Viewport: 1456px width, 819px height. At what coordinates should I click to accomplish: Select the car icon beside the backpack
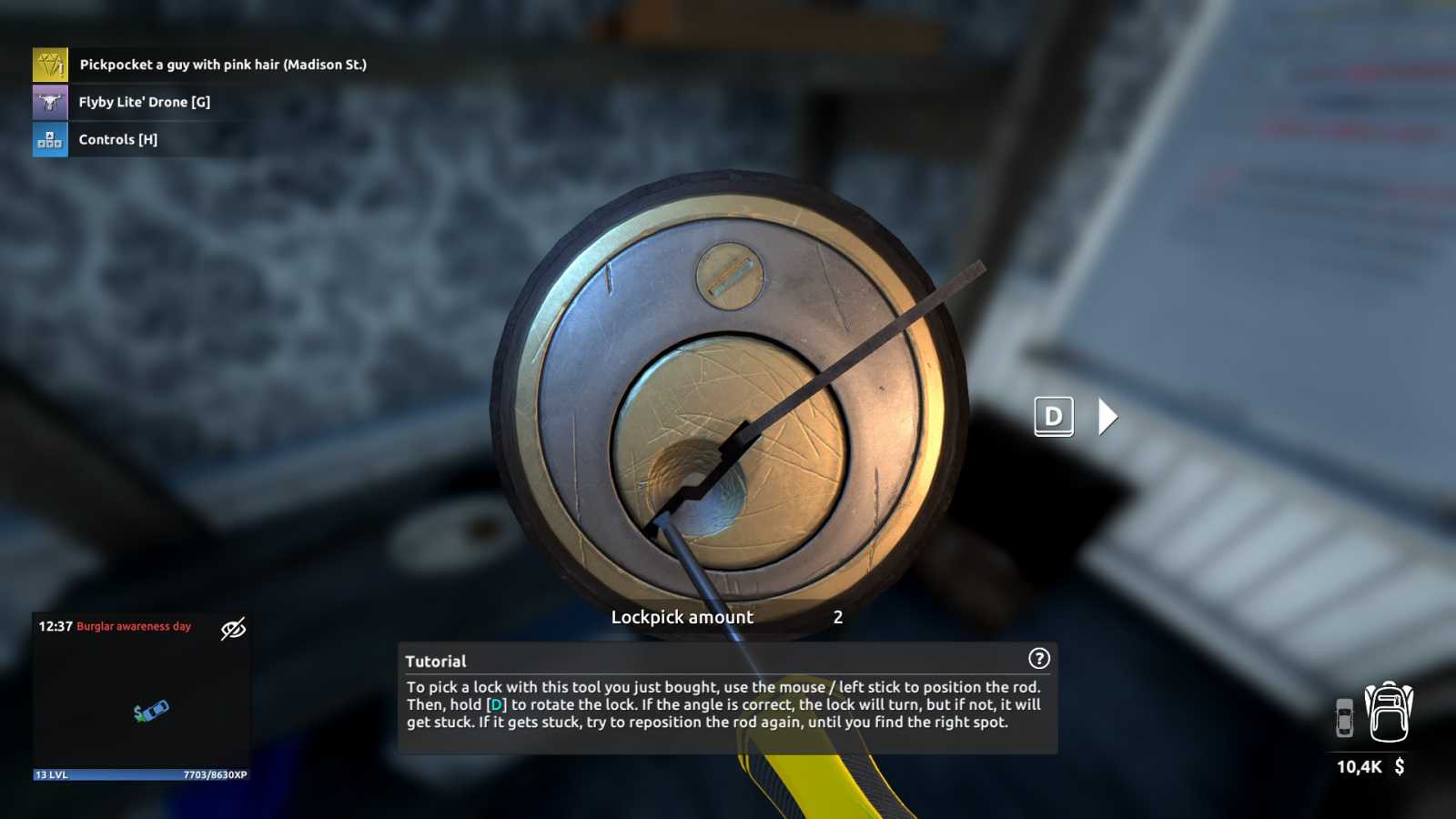(x=1344, y=718)
